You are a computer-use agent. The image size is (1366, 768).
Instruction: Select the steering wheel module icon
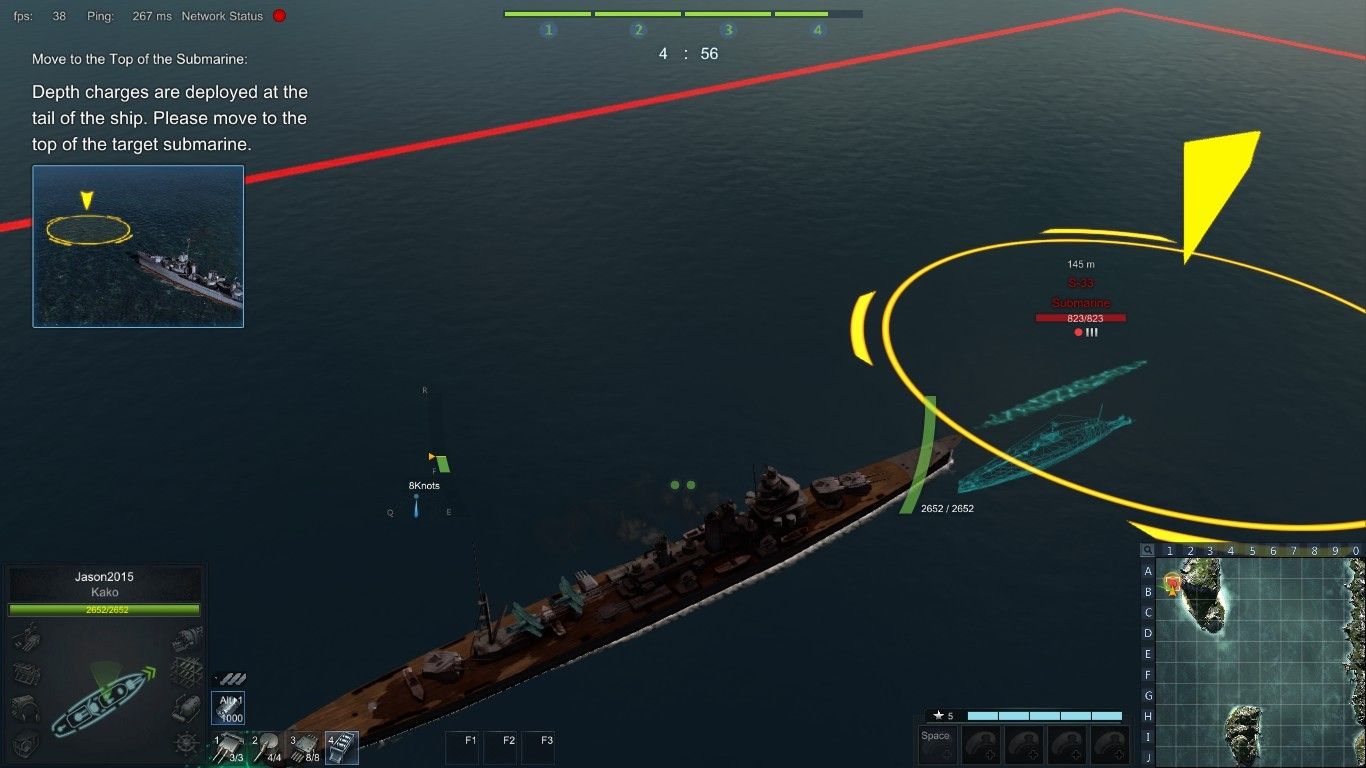coord(186,743)
